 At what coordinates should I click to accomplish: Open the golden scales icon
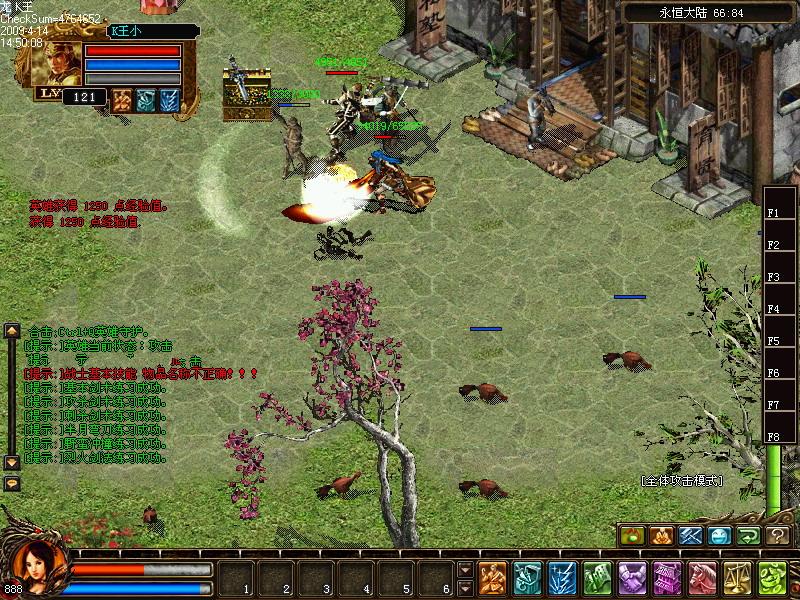point(737,577)
